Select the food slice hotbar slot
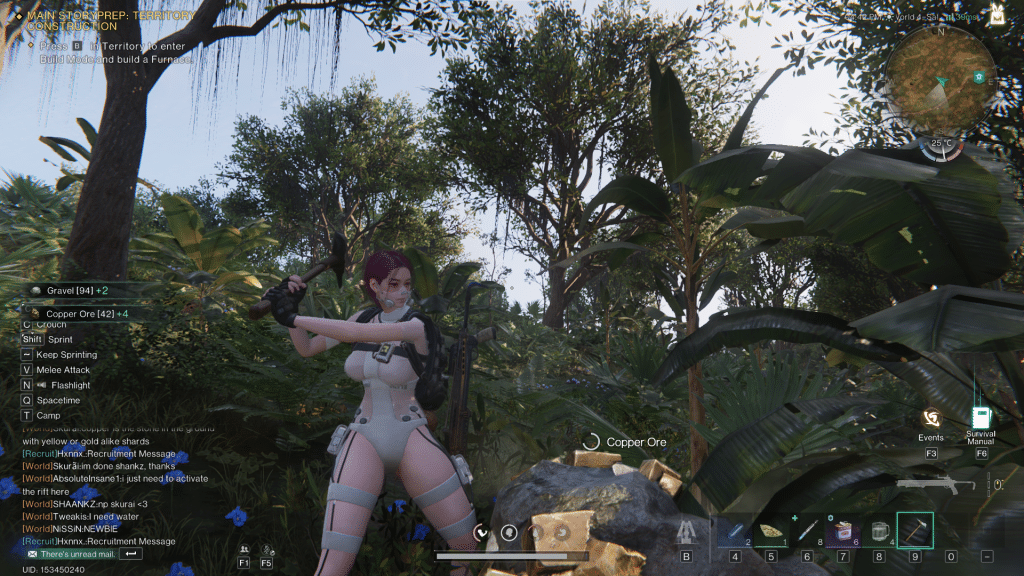The image size is (1024, 576). point(770,531)
